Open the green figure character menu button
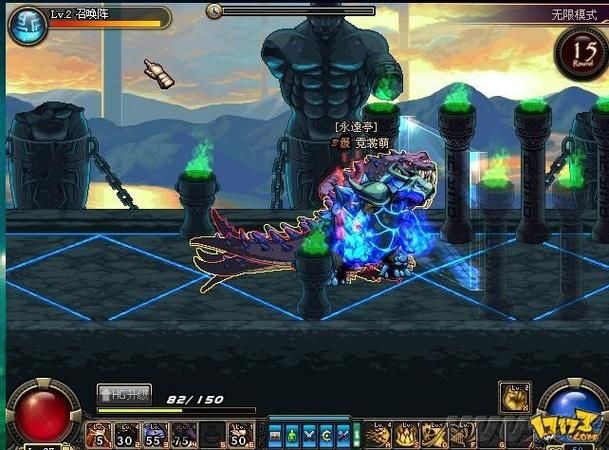The image size is (609, 450). (x=291, y=435)
